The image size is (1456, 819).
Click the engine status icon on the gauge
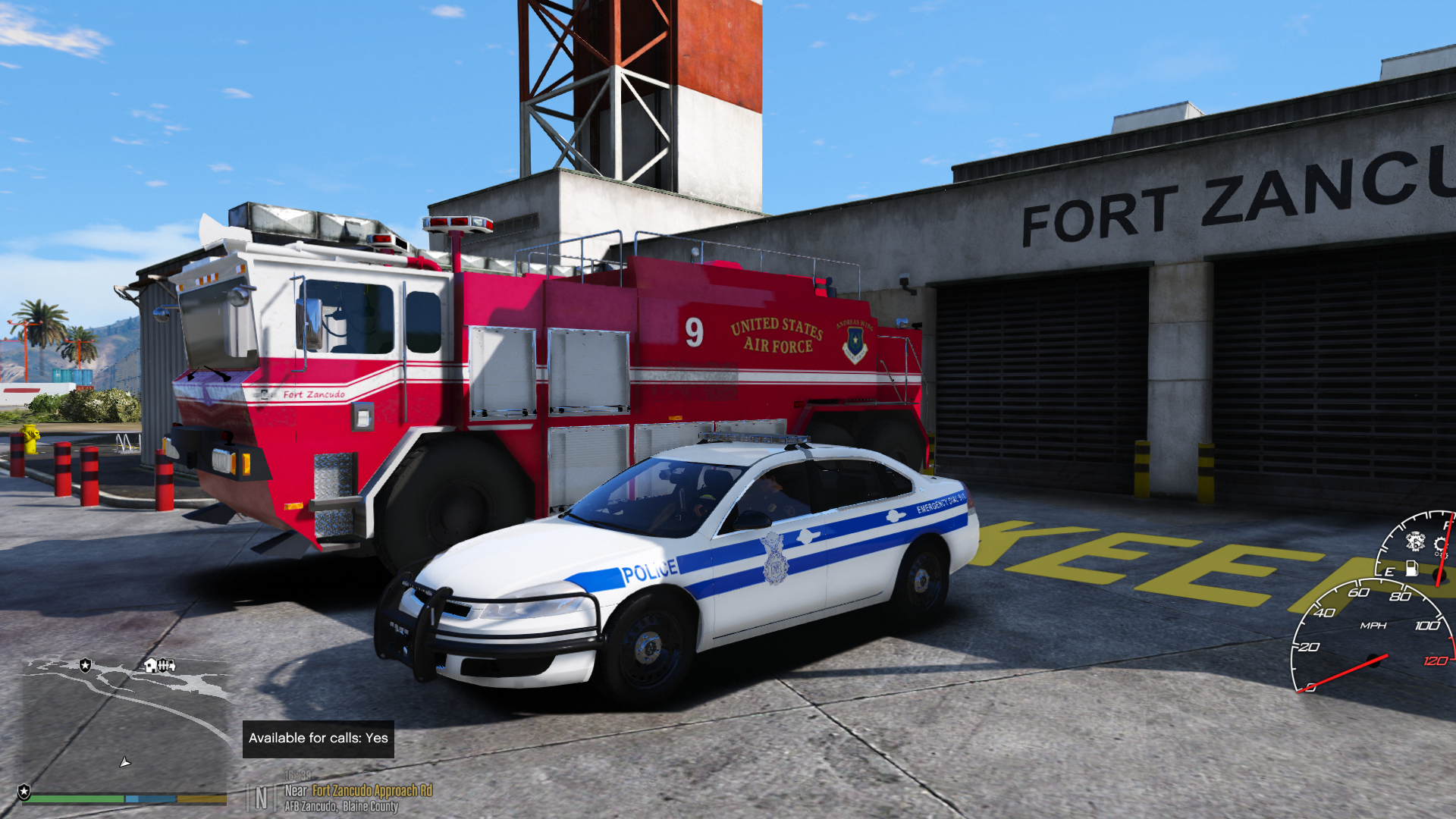click(x=1415, y=541)
